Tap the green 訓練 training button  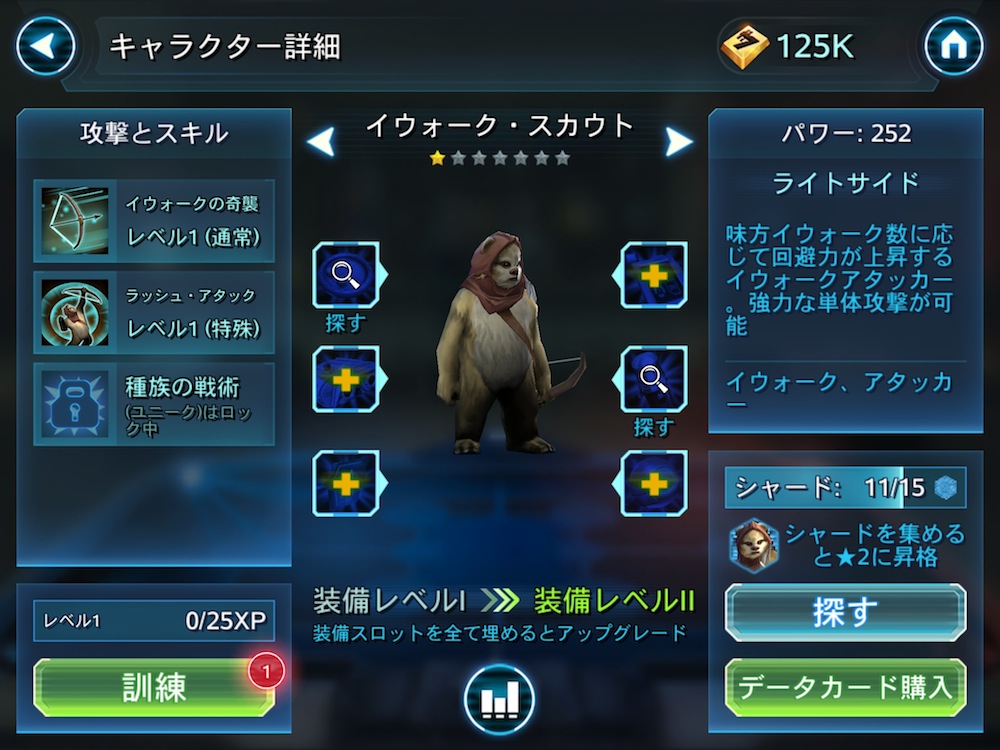coord(154,687)
